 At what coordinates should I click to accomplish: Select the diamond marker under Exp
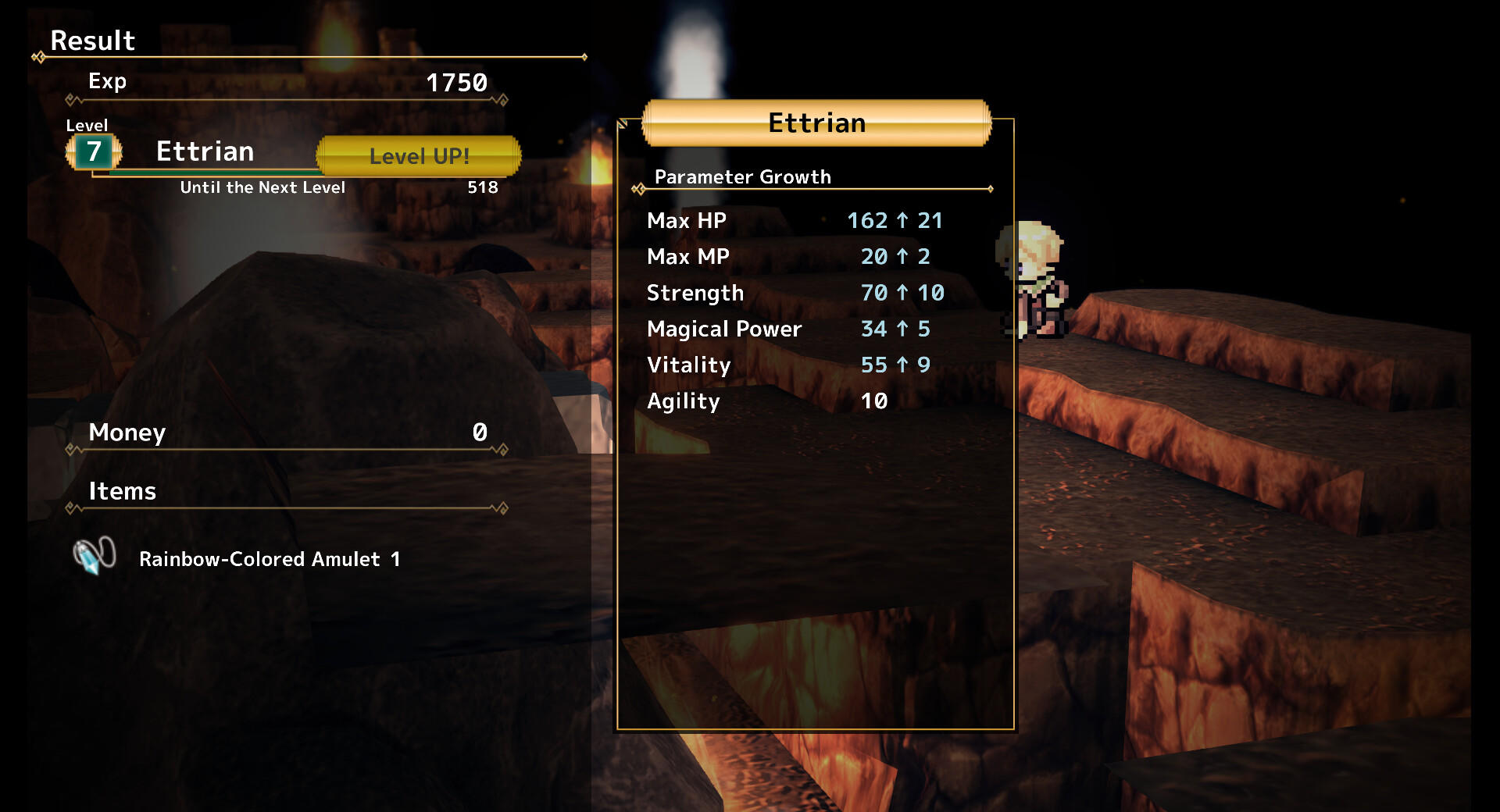70,100
